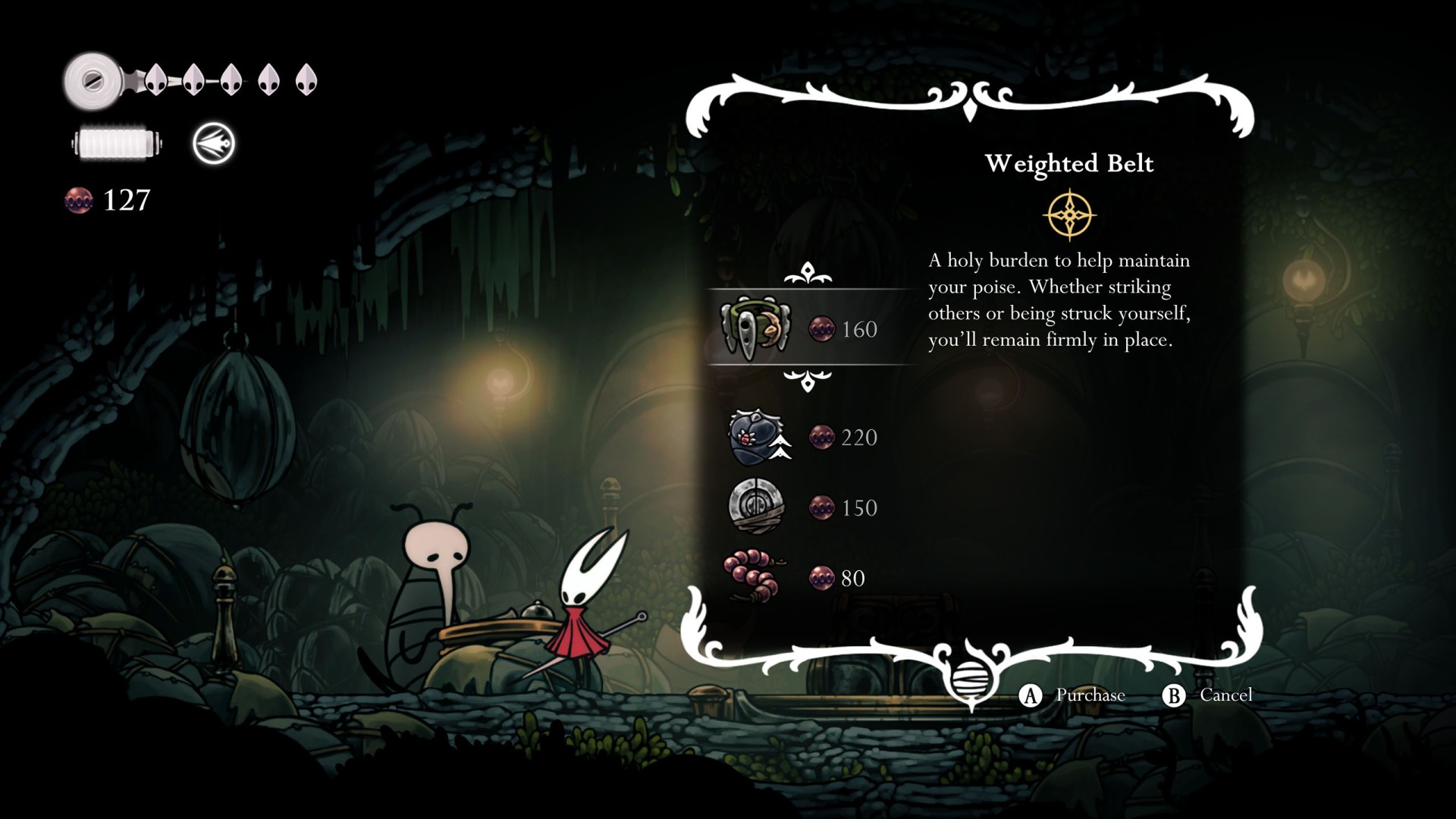Click the down arrow below the selected item
This screenshot has width=1456, height=819.
pyautogui.click(x=808, y=379)
